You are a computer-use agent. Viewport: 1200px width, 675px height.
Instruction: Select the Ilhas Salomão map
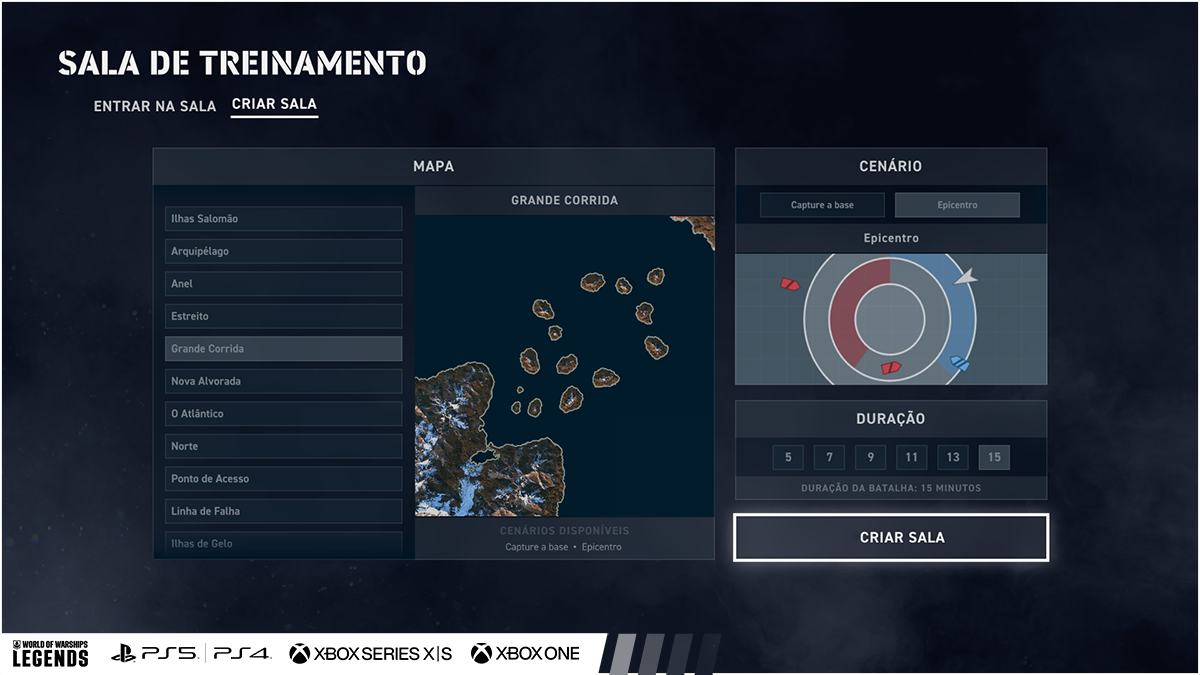283,219
